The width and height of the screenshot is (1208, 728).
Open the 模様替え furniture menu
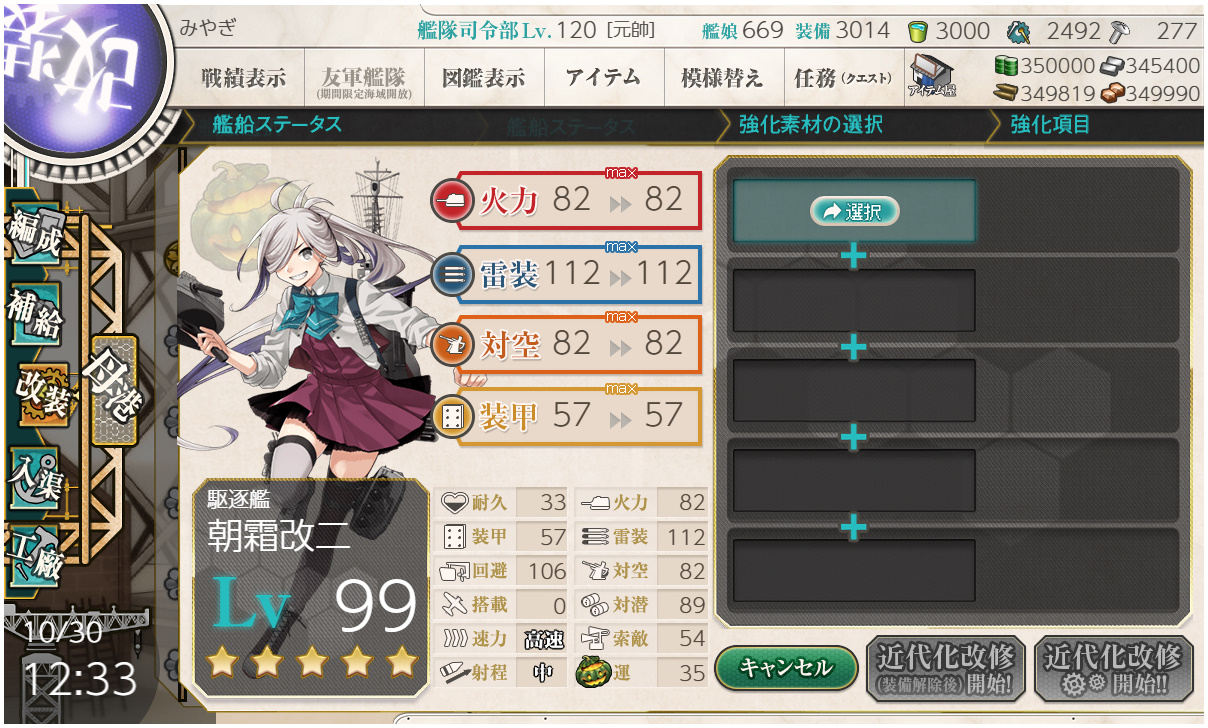click(722, 78)
